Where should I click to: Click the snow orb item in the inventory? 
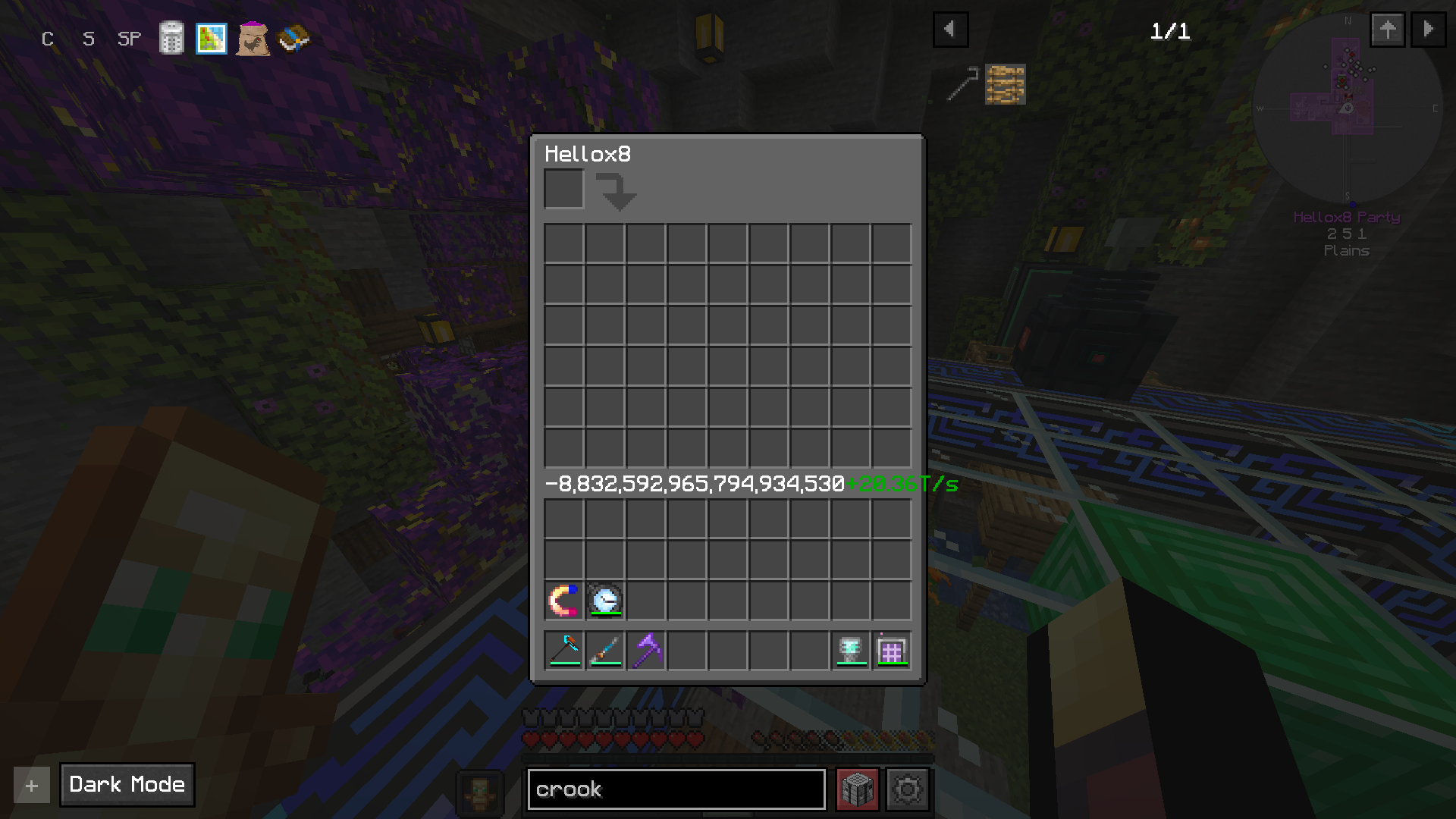coord(605,601)
